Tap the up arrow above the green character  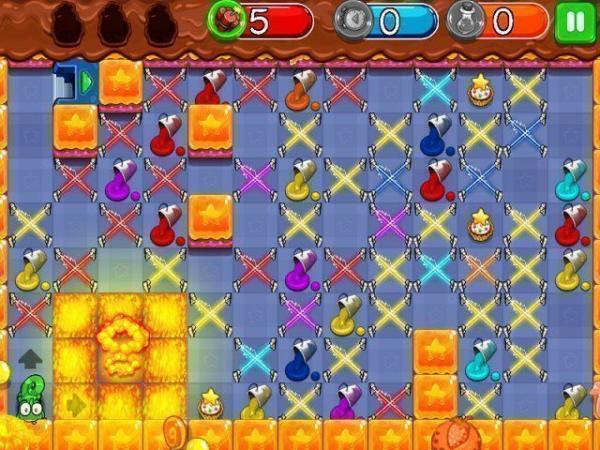pyautogui.click(x=30, y=357)
